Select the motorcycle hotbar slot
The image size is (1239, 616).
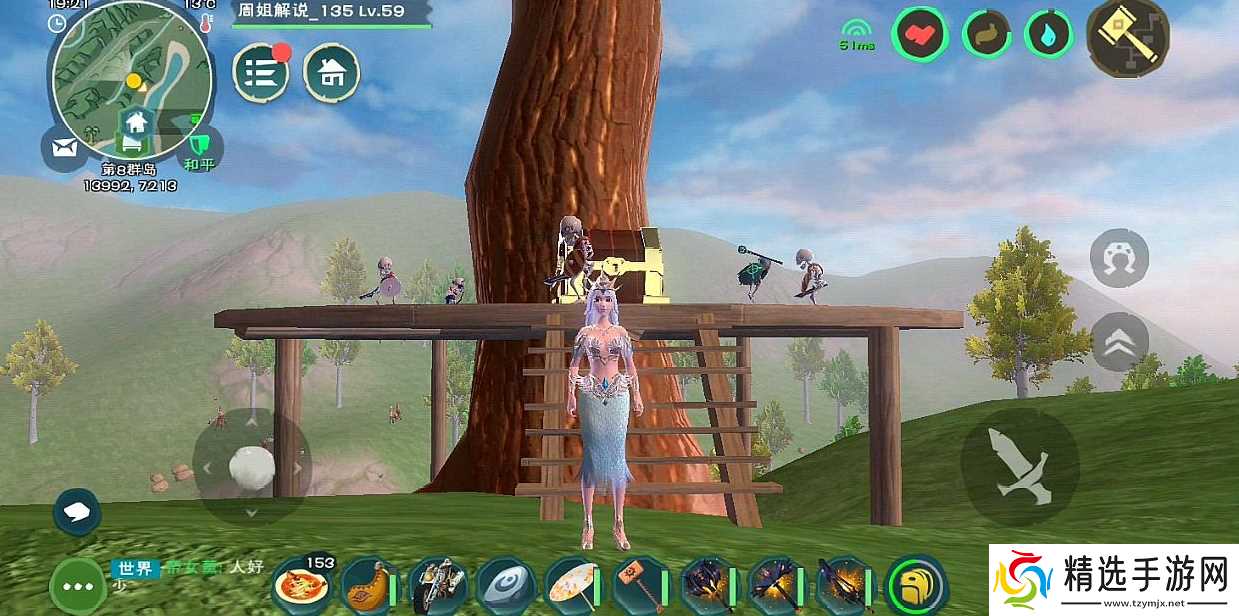point(436,585)
